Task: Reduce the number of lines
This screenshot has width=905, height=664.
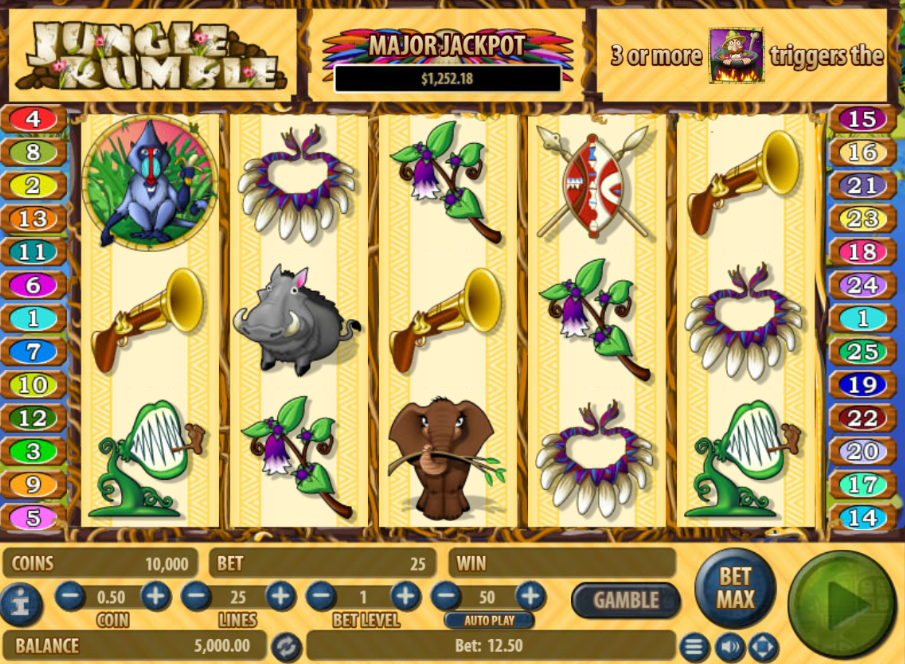Action: (196, 597)
